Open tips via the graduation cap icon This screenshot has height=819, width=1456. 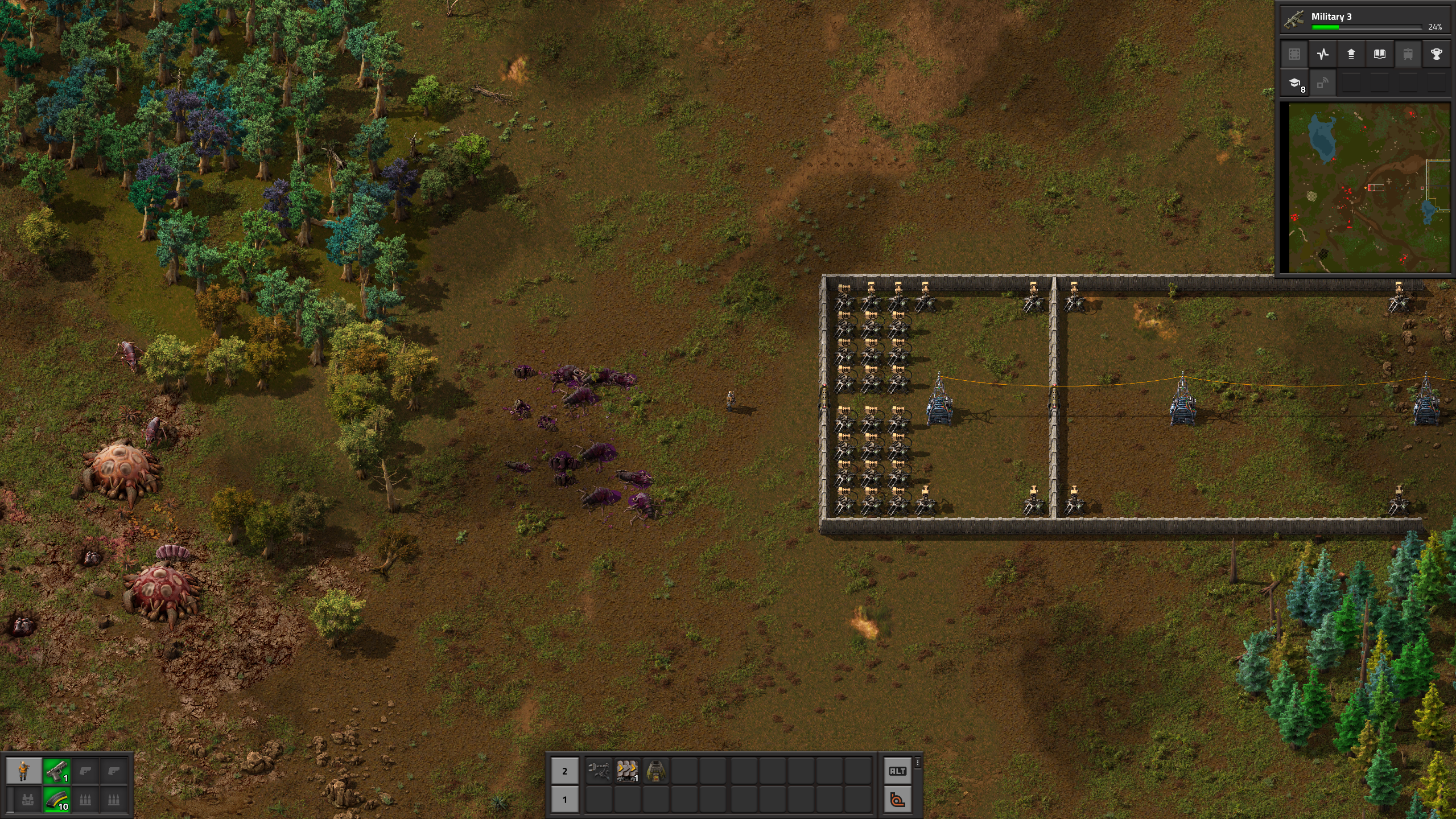pos(1294,83)
